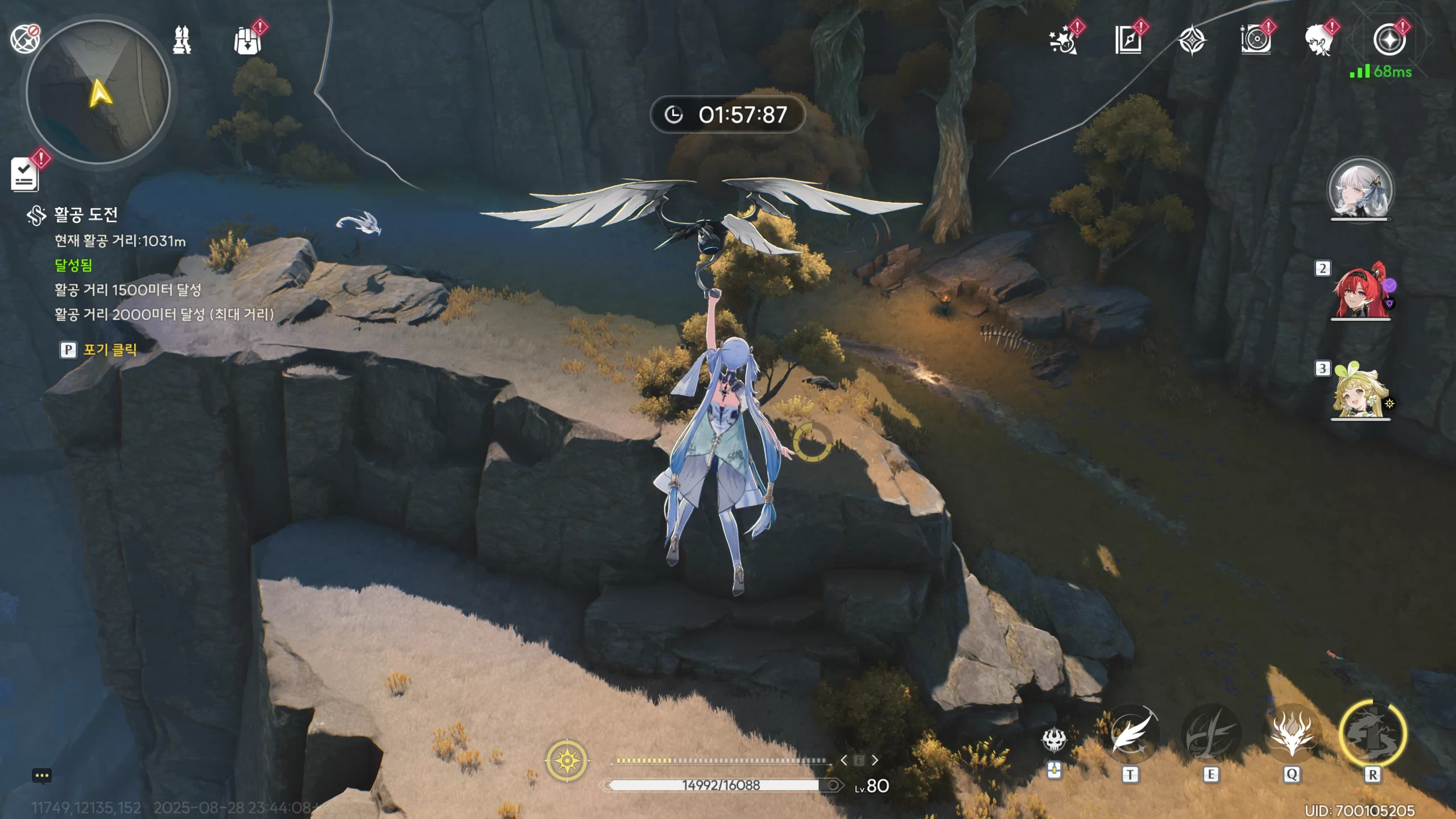Click the globe icon beside the minimap
1456x819 pixels.
pyautogui.click(x=25, y=39)
